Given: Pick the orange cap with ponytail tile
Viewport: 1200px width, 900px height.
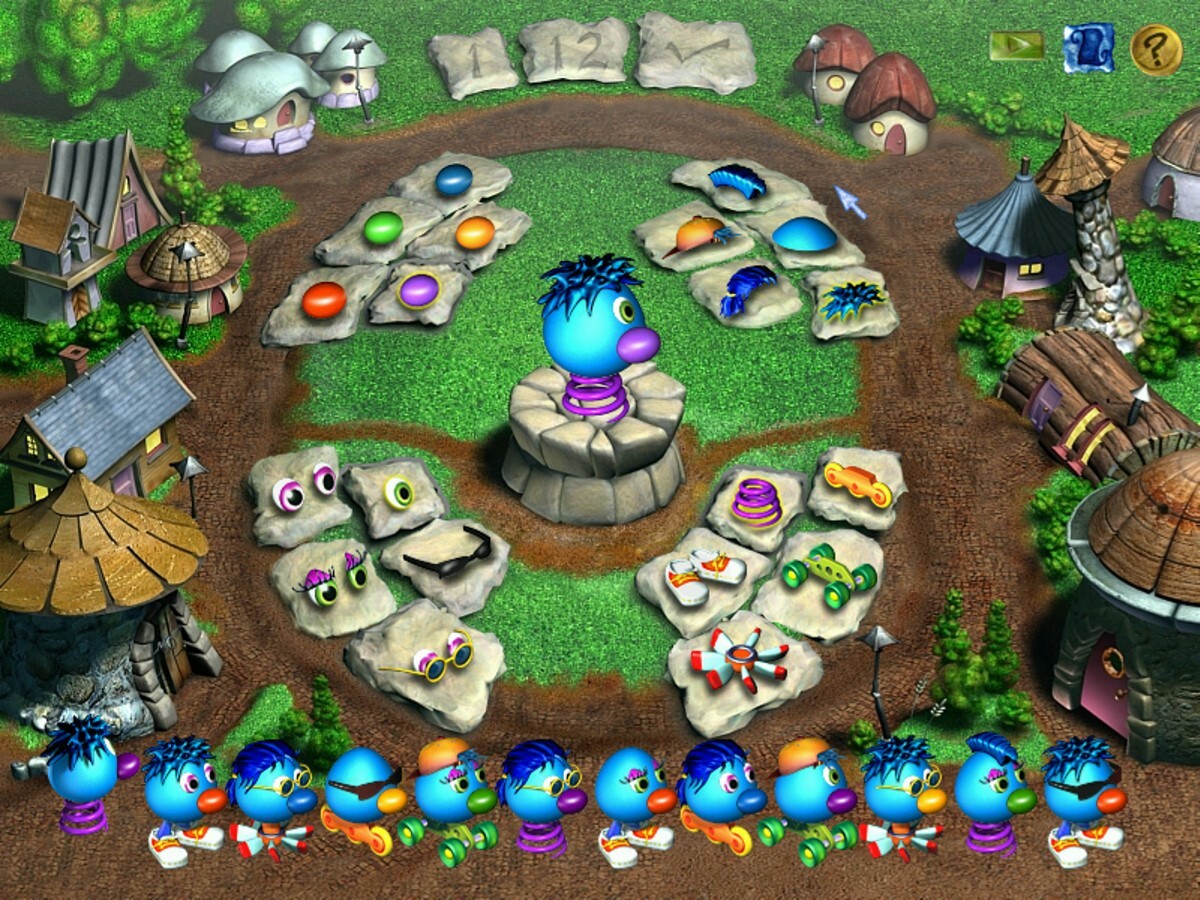Looking at the screenshot, I should [693, 235].
